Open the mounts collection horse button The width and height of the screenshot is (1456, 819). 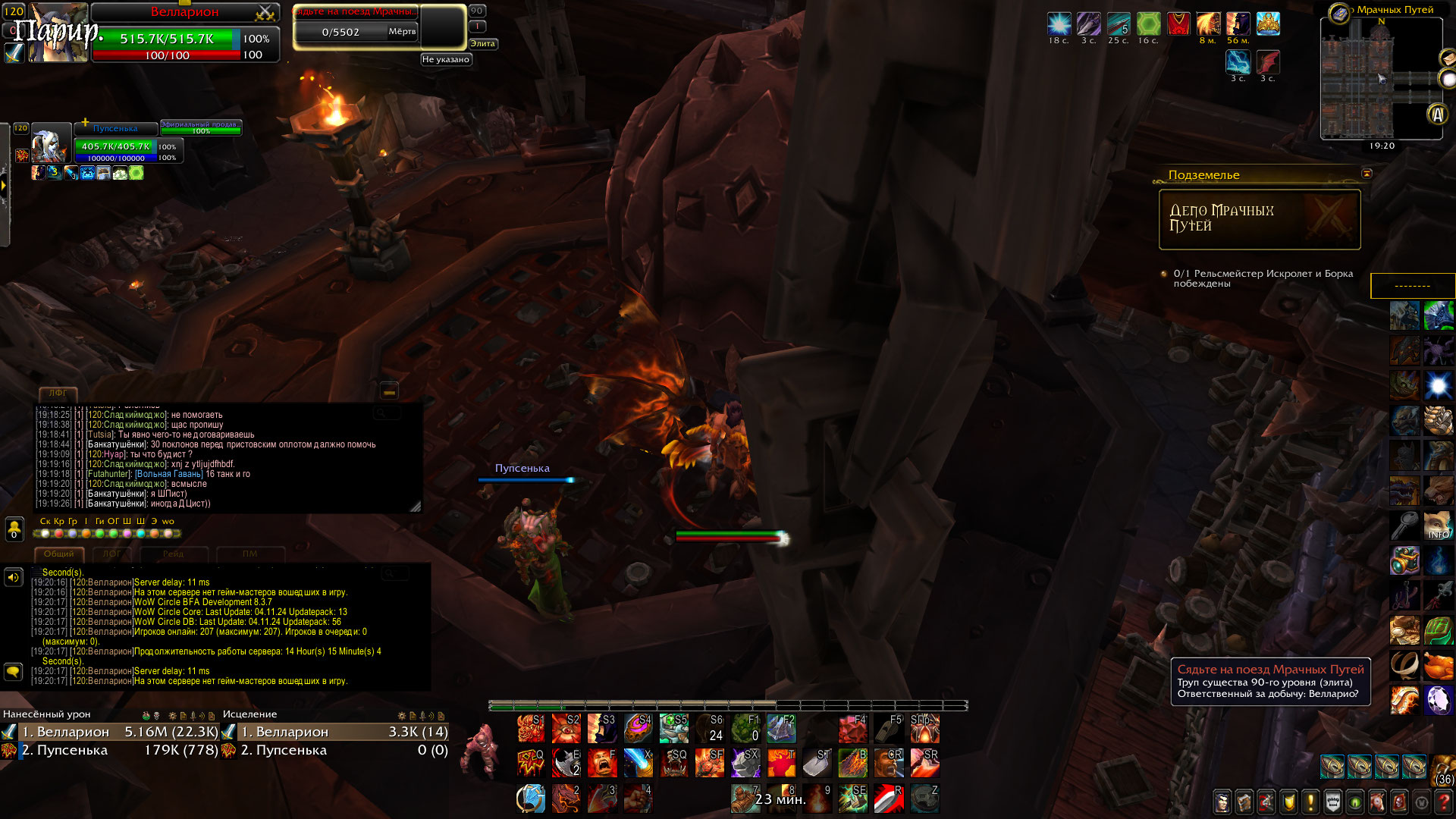(1377, 802)
